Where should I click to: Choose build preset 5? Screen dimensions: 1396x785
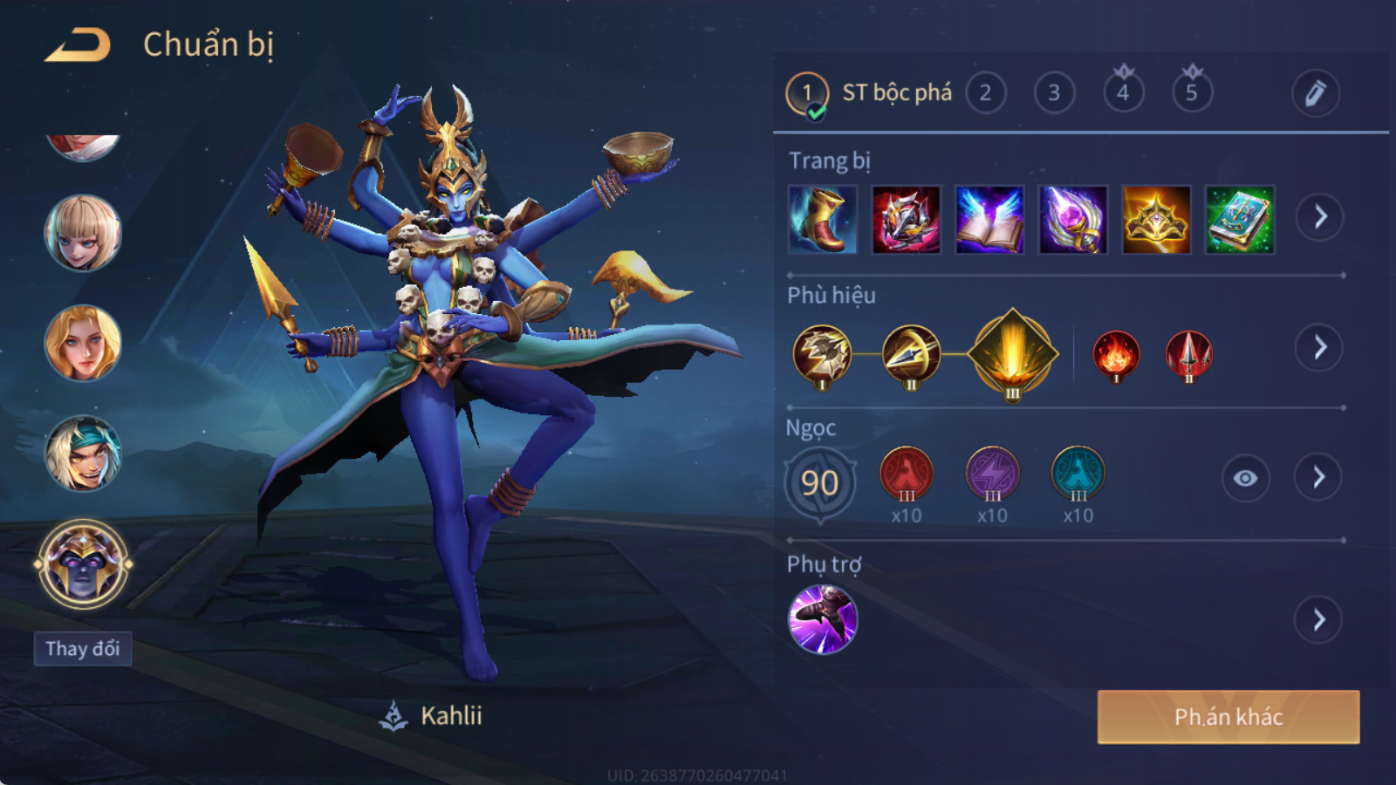[x=1192, y=93]
